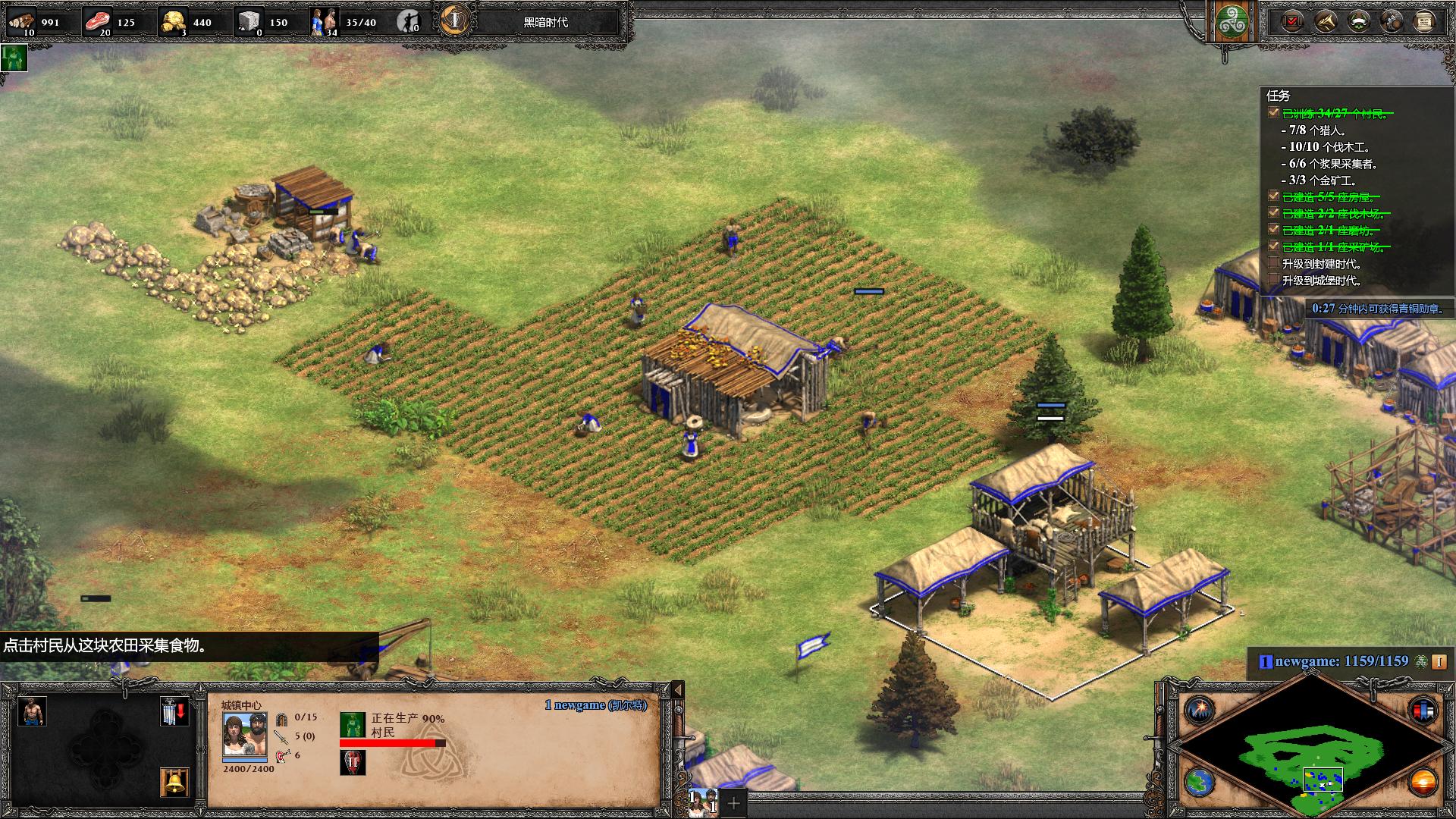Train a villager at the town center
Screen dimensions: 1456x819
coord(31,711)
